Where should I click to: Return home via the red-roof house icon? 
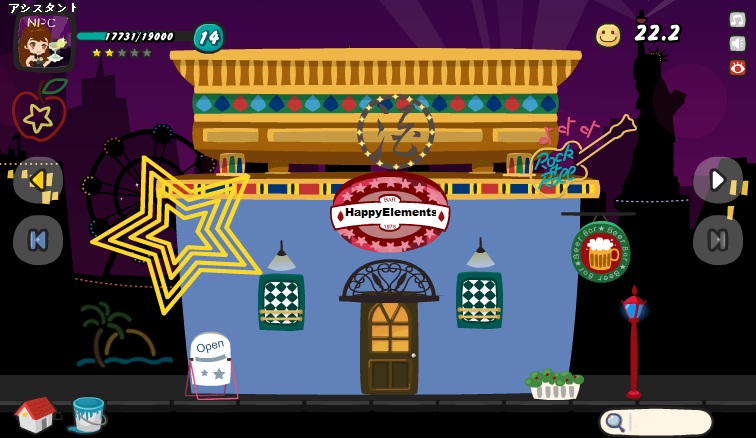pyautogui.click(x=36, y=414)
